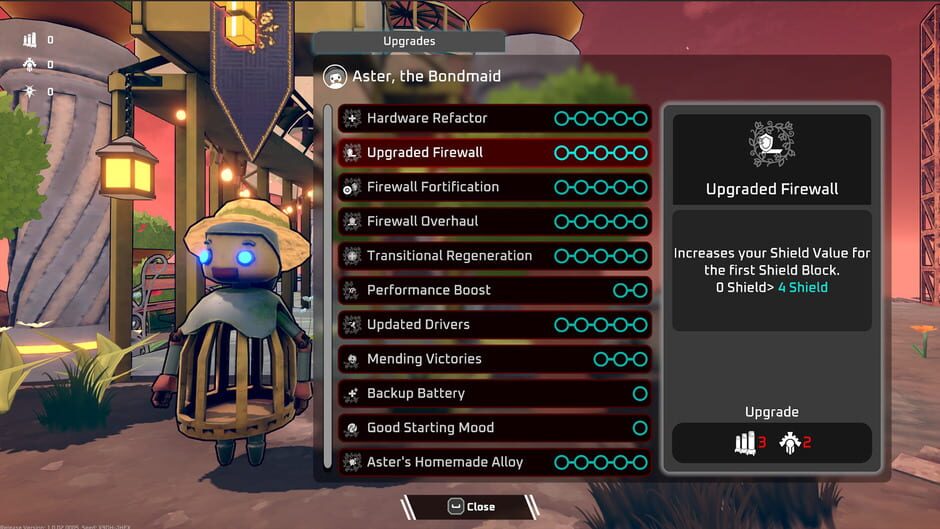Select the Mending Victories entry
This screenshot has height=529, width=940.
pos(494,359)
